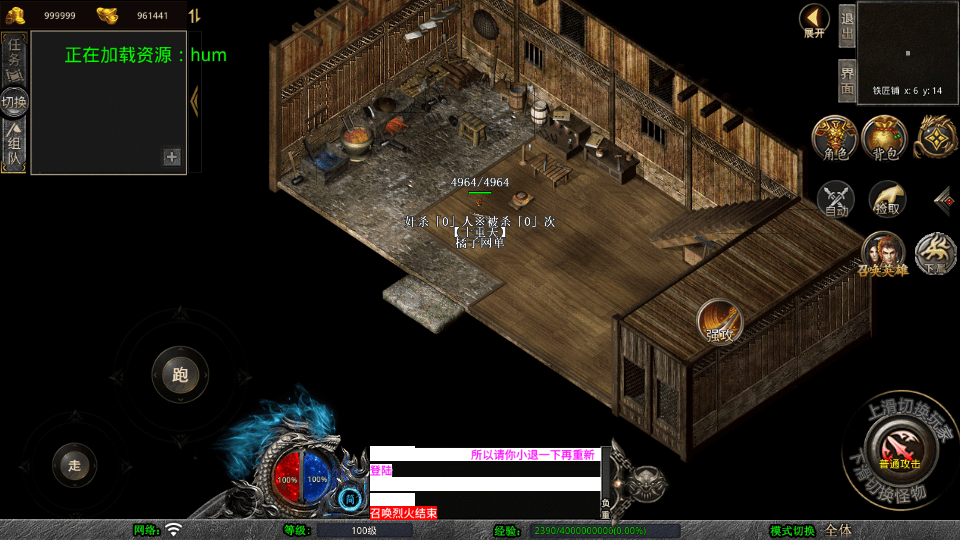Use the 强攻 skill icon
Image resolution: width=960 pixels, height=540 pixels.
pos(720,320)
